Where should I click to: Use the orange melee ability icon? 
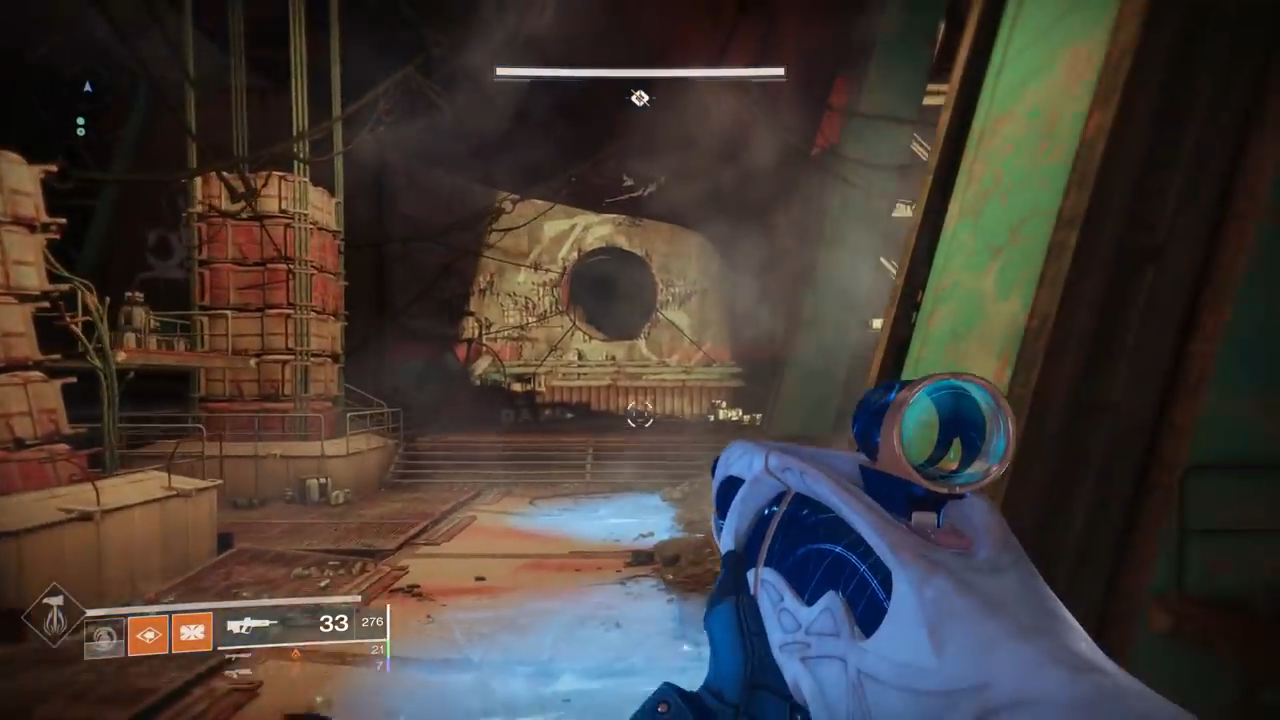tap(148, 634)
